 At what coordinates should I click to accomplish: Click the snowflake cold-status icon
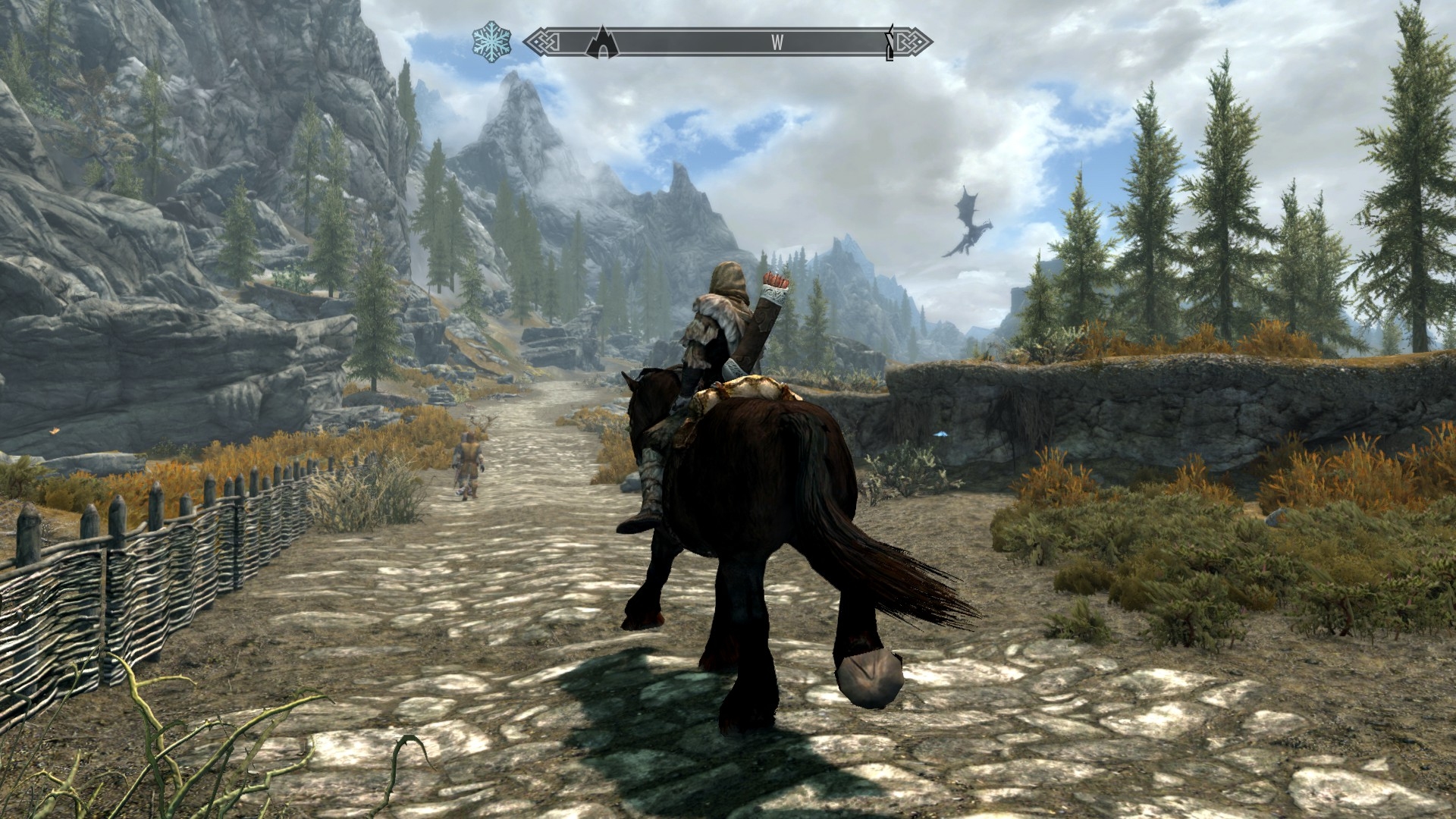[491, 42]
